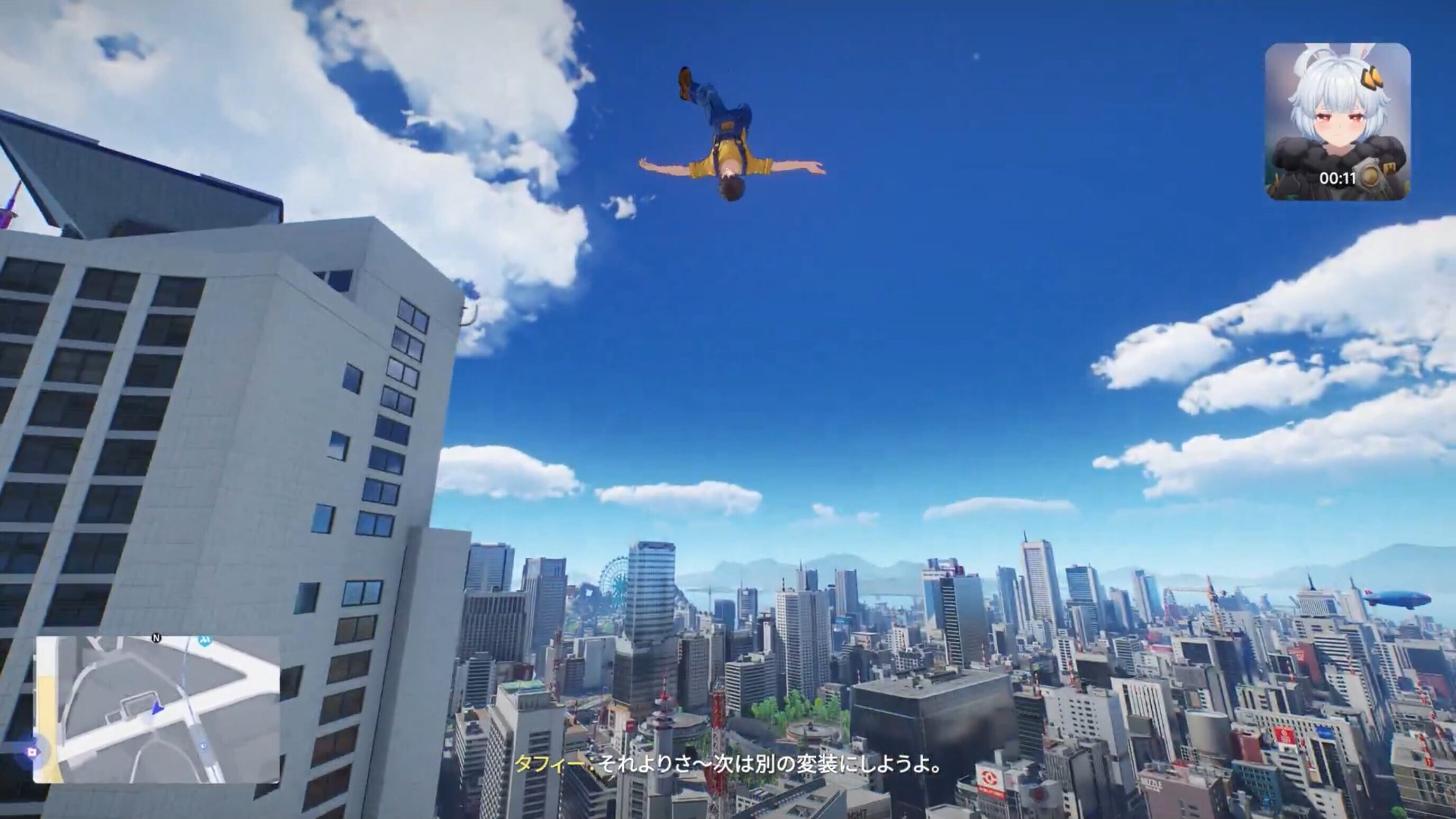Select the purple quest marker beside the minimap
The image size is (1456, 819).
tap(33, 752)
